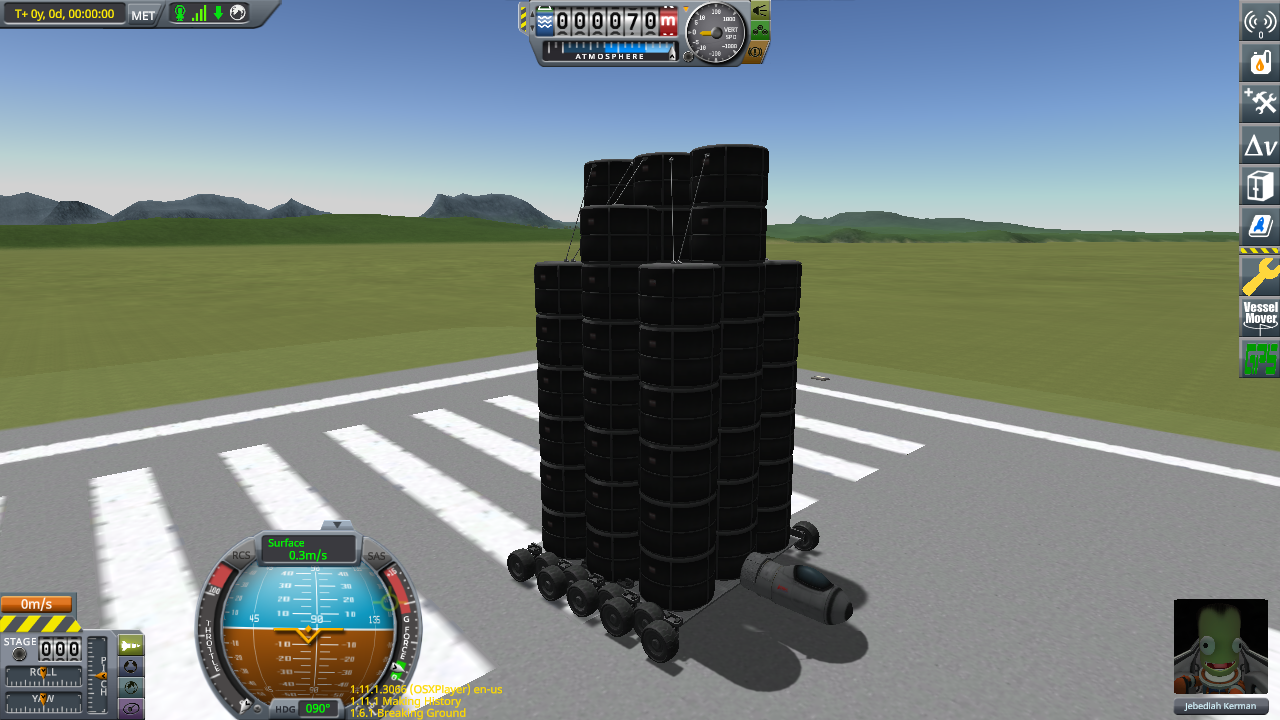1280x720 pixels.
Task: Open the Vessel Mover window
Action: [1261, 316]
